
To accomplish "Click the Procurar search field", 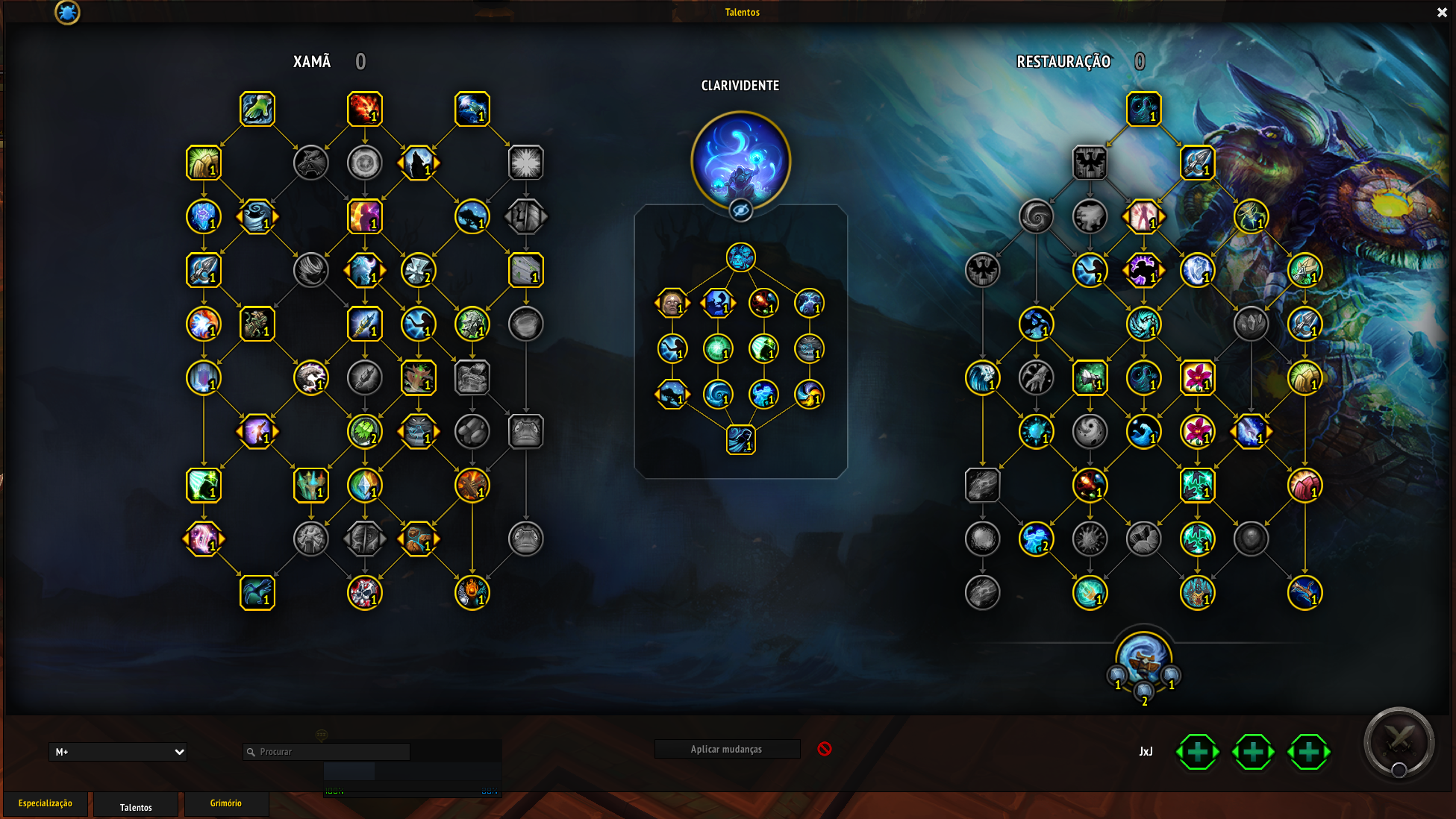I will (x=327, y=752).
